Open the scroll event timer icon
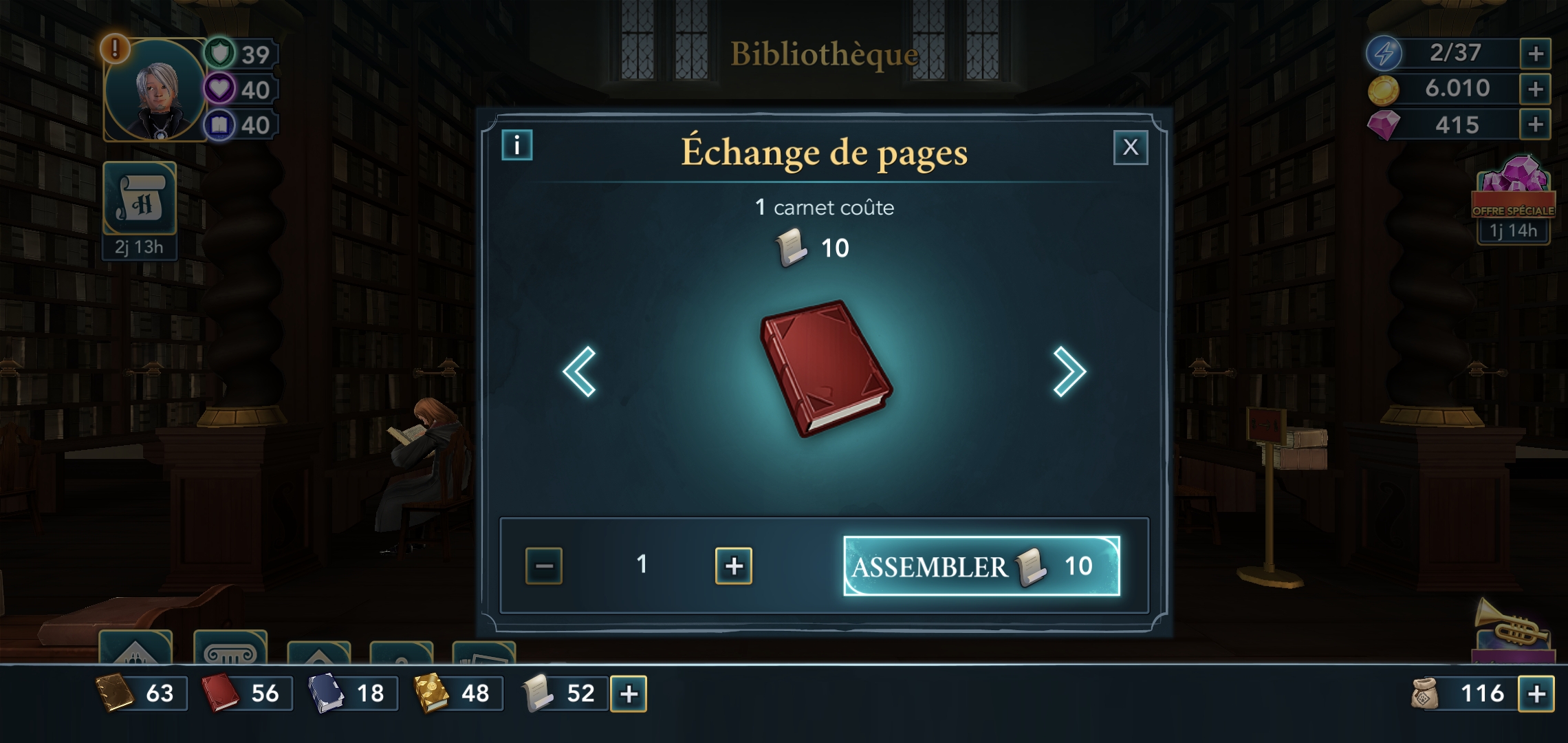The image size is (1568, 743). pyautogui.click(x=140, y=200)
